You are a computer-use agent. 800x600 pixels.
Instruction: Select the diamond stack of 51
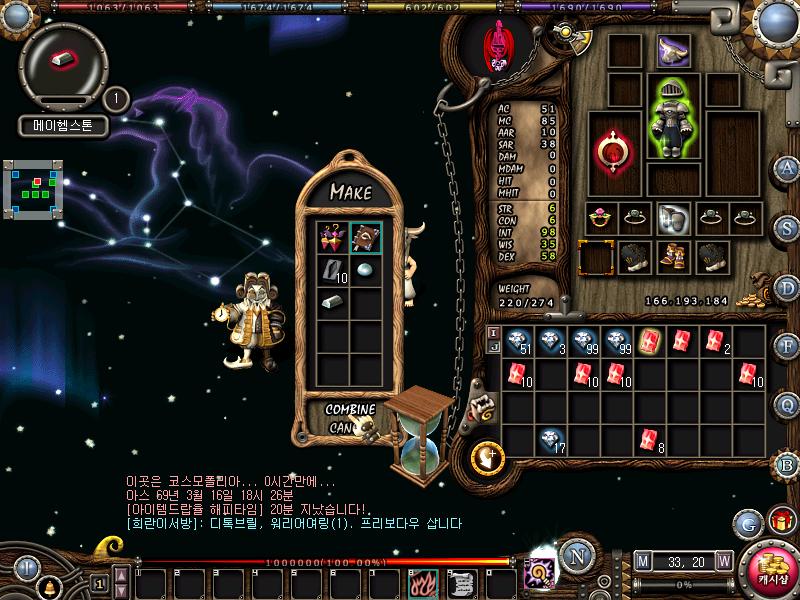click(518, 342)
